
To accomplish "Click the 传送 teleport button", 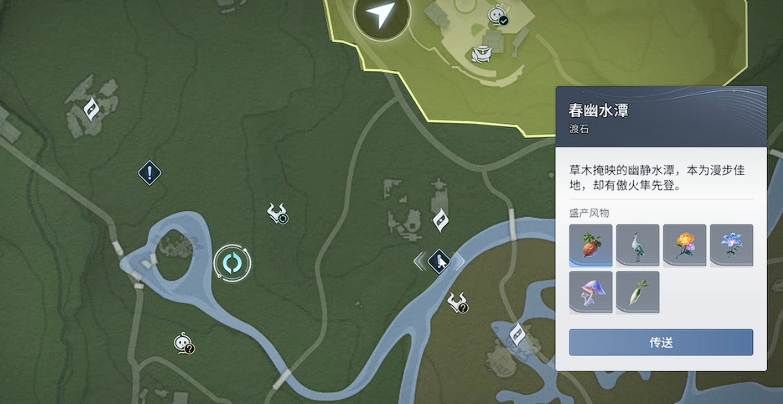I will click(660, 342).
